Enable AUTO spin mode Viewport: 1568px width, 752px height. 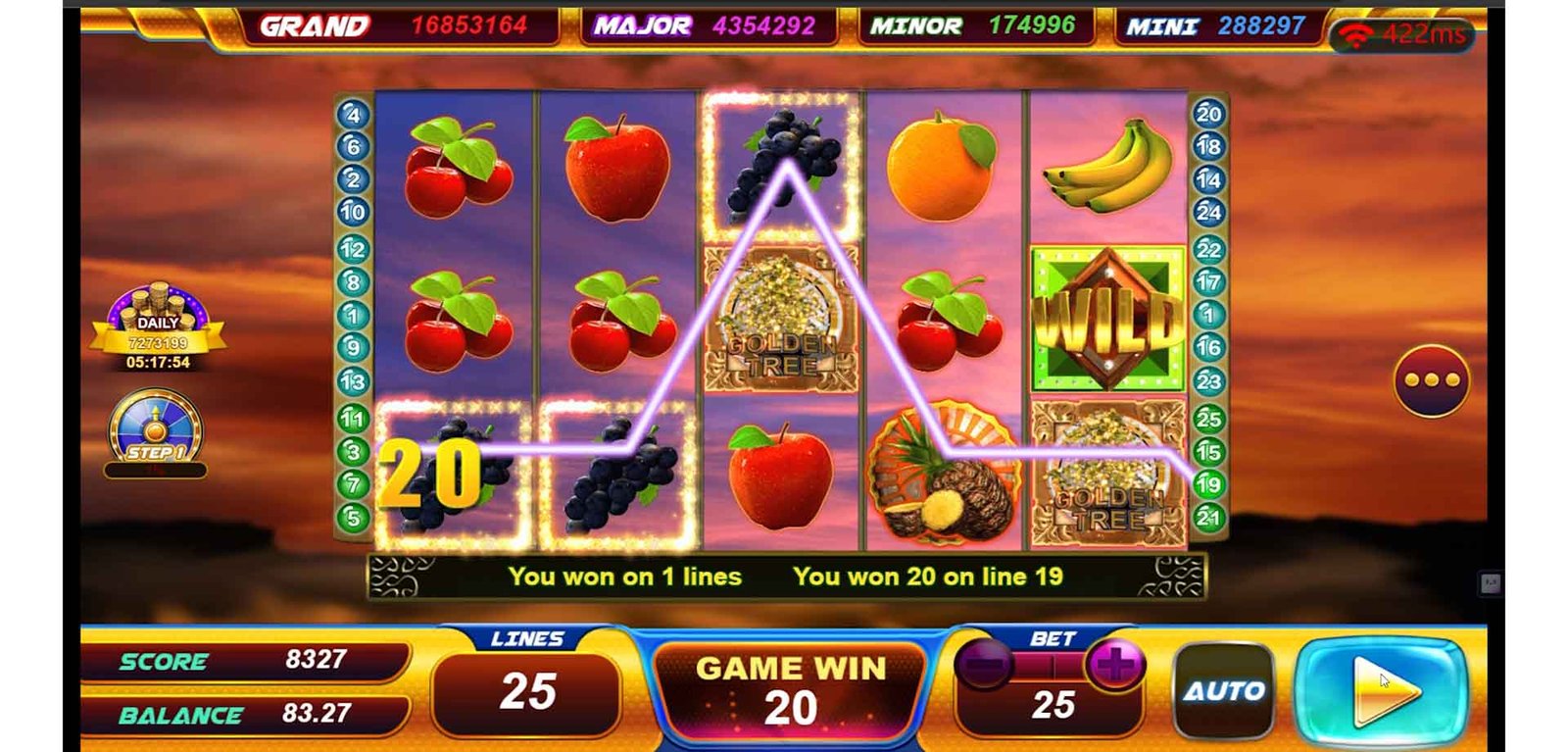pyautogui.click(x=1224, y=691)
